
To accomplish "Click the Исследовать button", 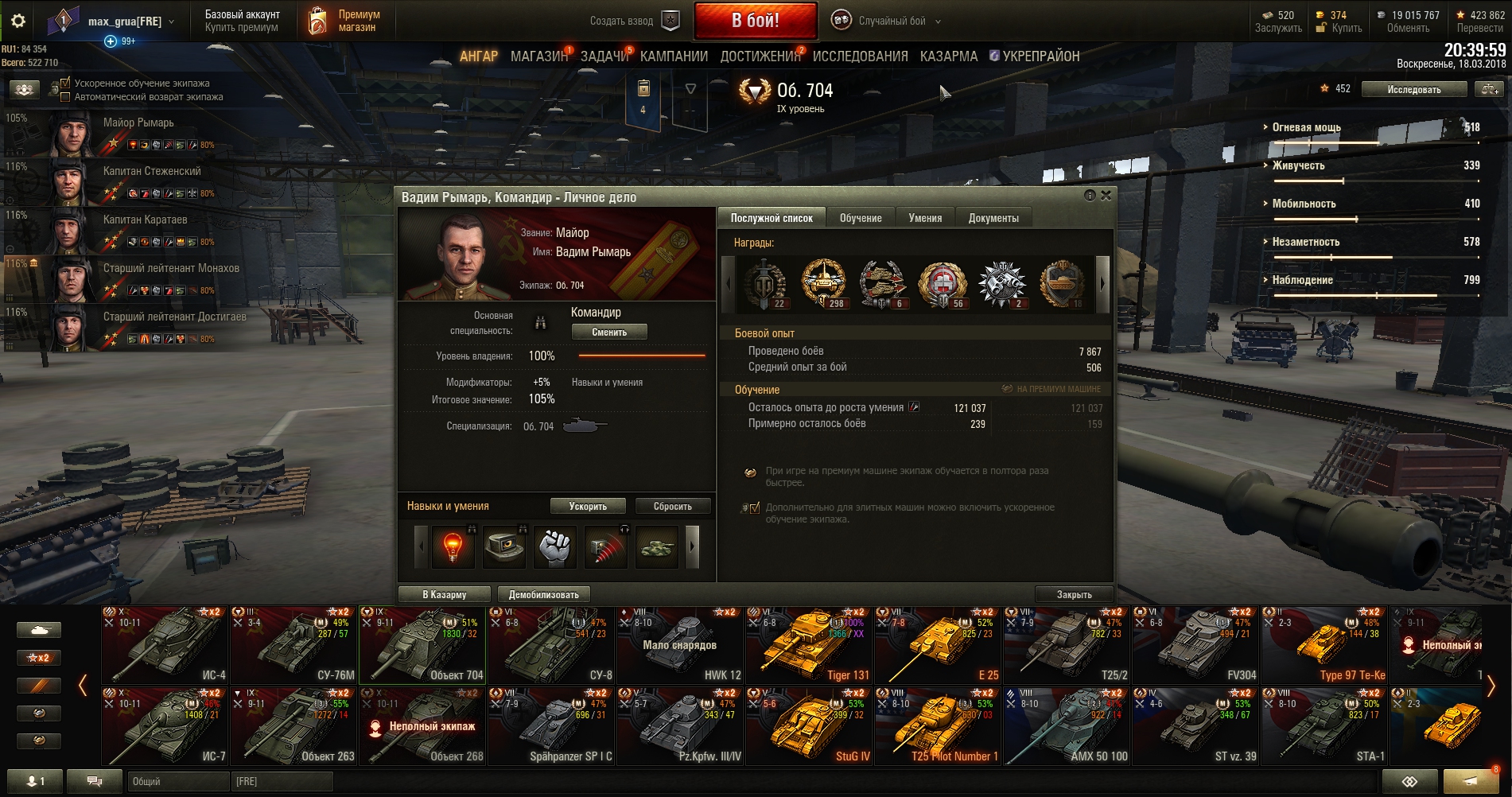I will click(x=1413, y=89).
